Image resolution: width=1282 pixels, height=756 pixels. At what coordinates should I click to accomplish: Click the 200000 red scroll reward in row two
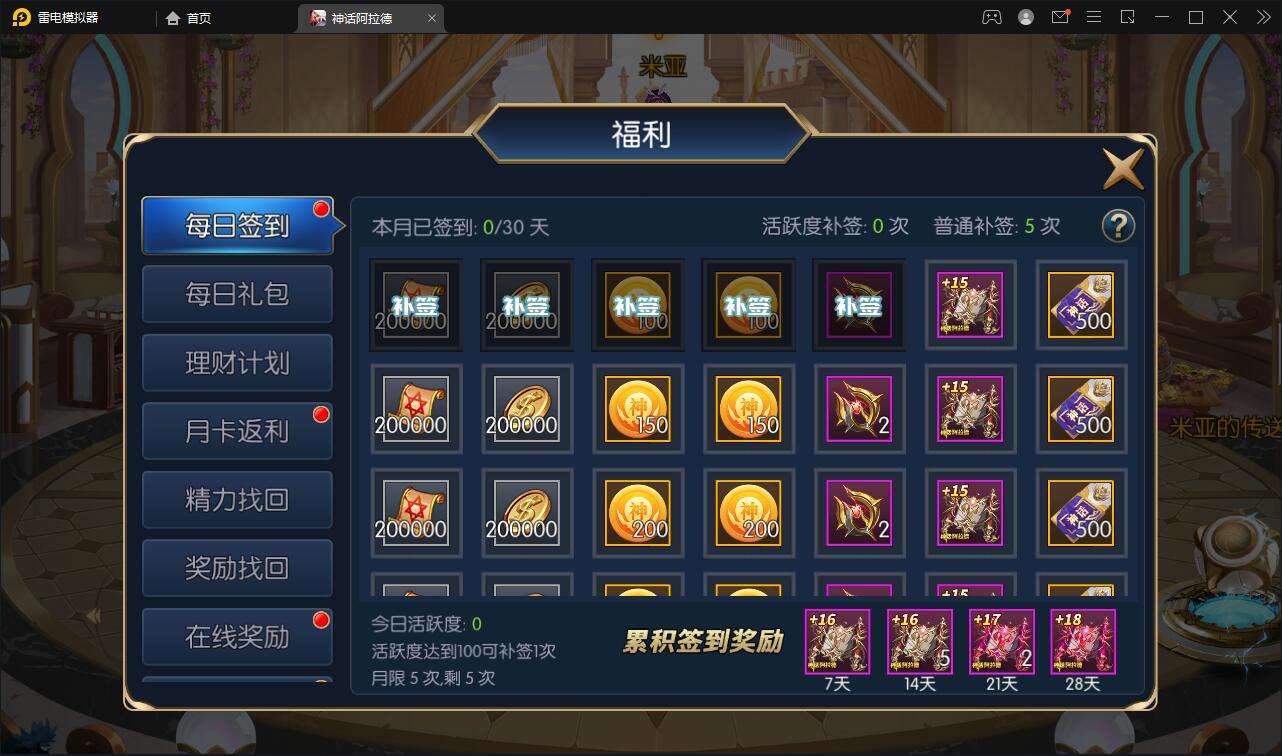[415, 409]
